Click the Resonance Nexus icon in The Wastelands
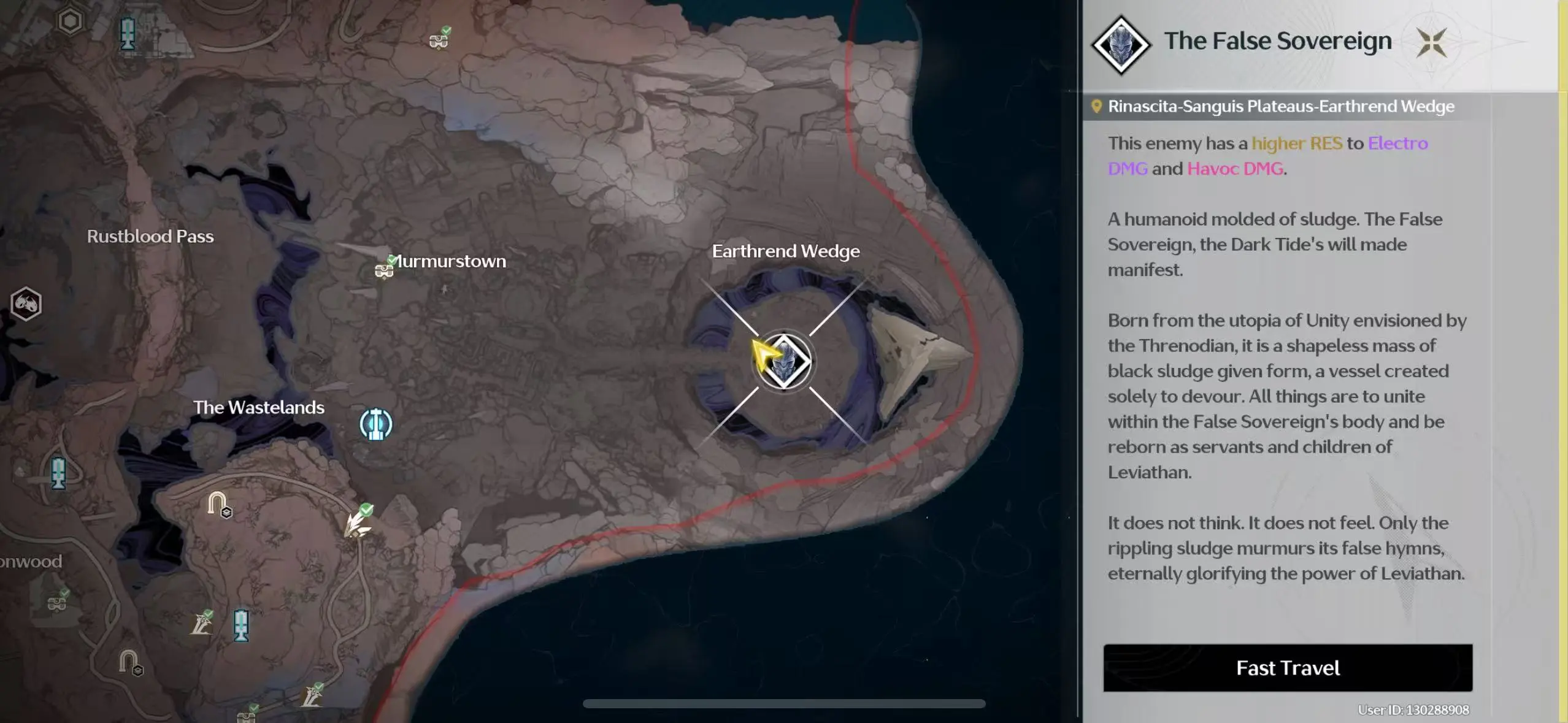This screenshot has width=1568, height=723. pos(375,424)
